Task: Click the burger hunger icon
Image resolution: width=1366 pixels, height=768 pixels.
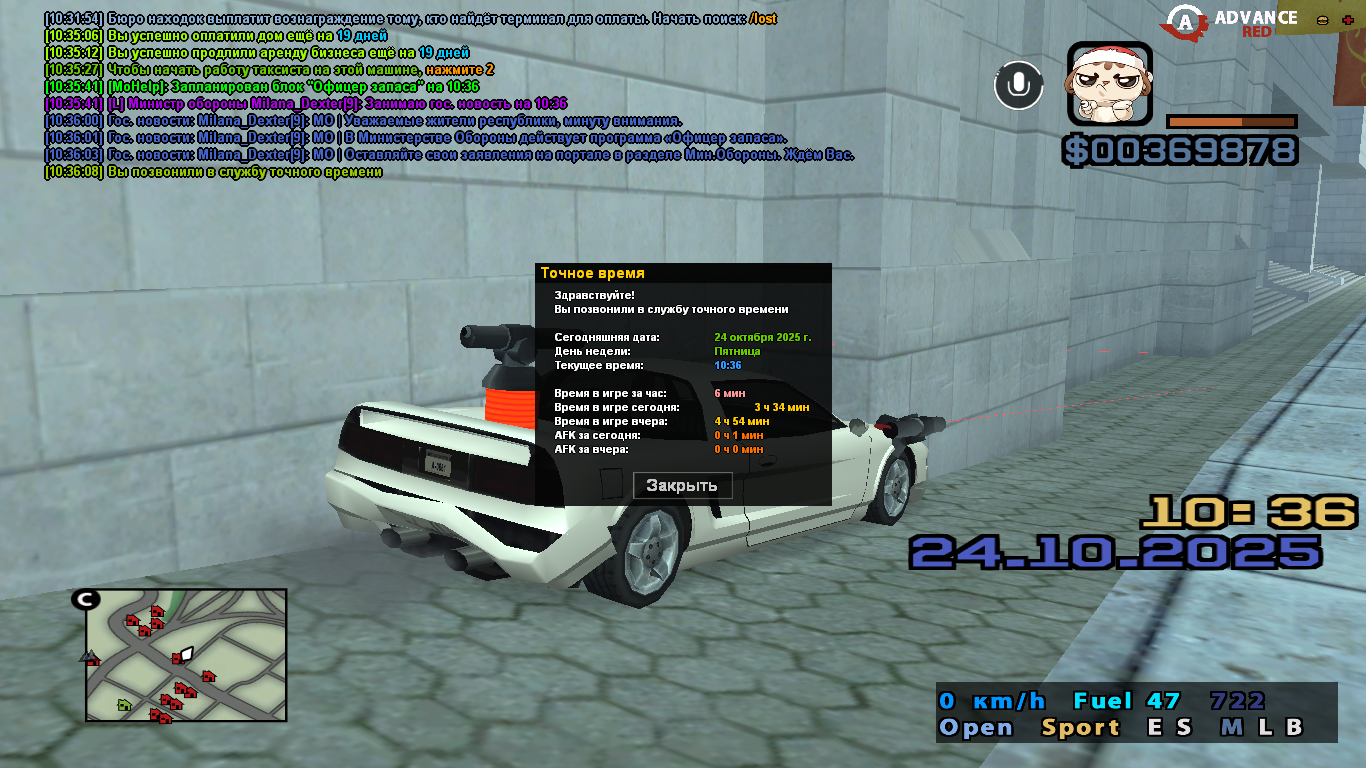Action: [1322, 20]
